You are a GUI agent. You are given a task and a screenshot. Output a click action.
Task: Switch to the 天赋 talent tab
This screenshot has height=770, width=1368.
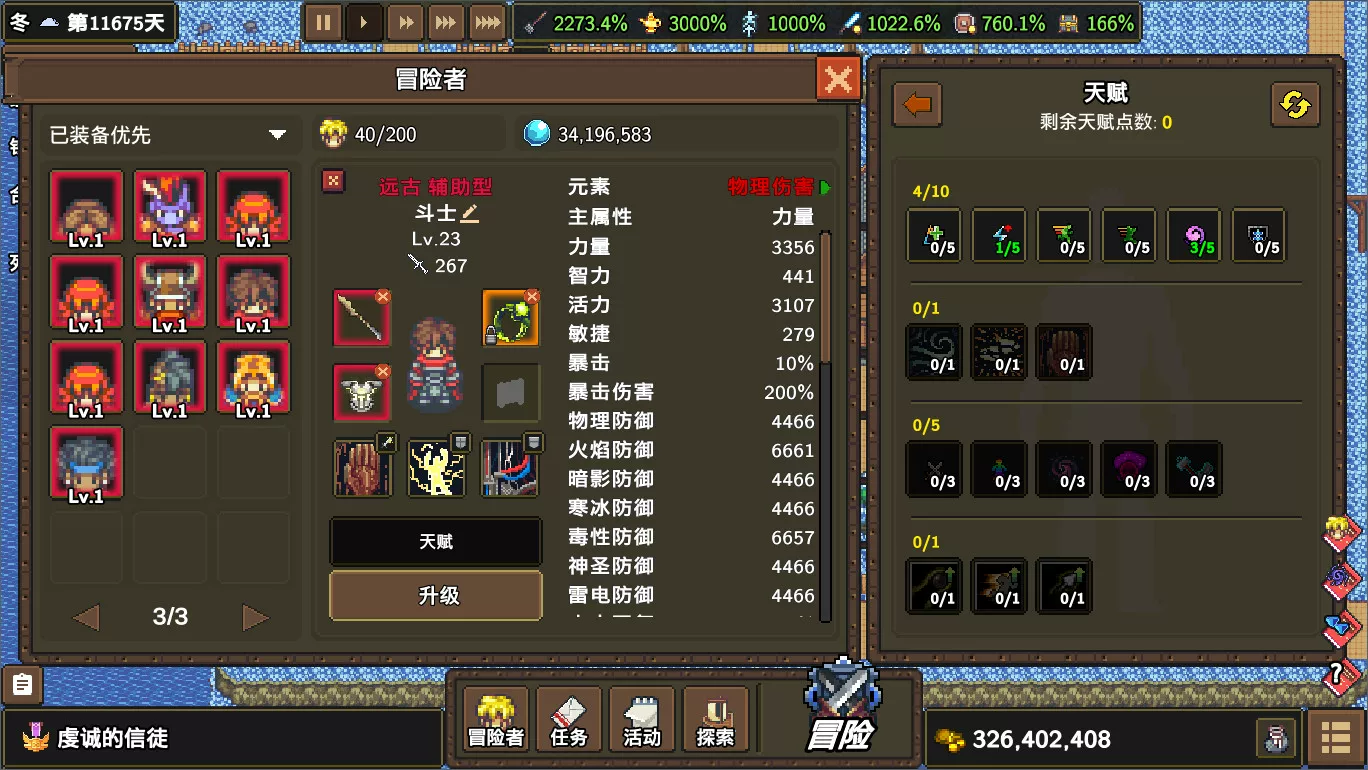click(435, 541)
